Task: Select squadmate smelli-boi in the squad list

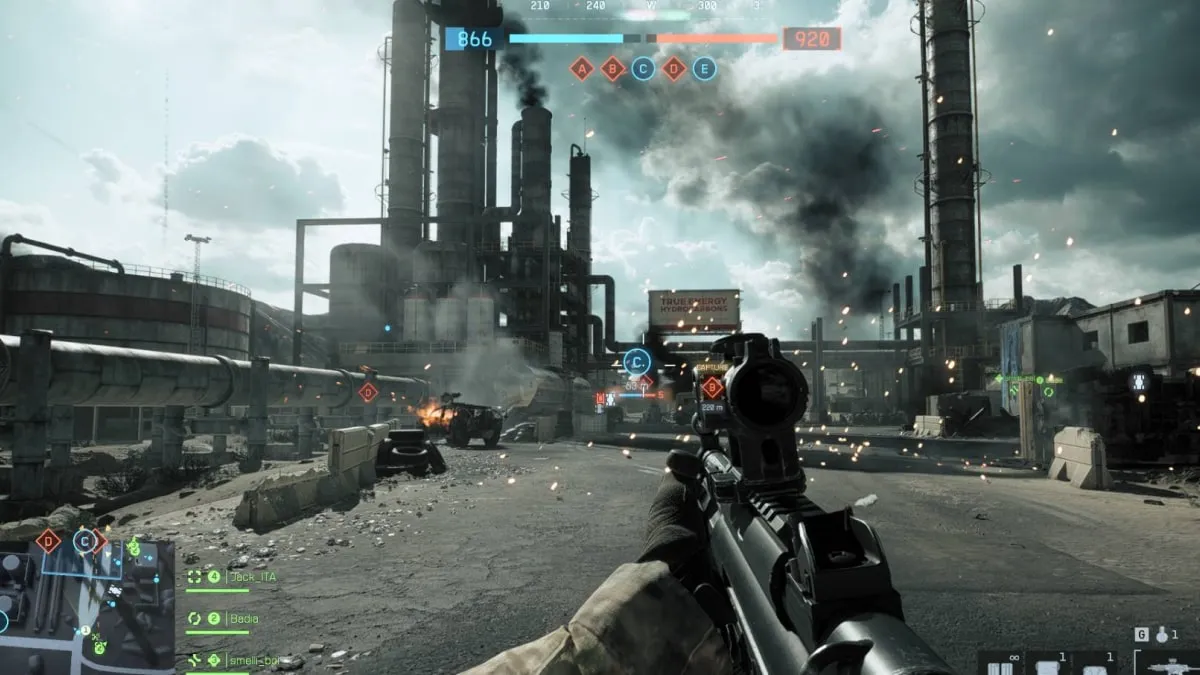Action: 245,660
